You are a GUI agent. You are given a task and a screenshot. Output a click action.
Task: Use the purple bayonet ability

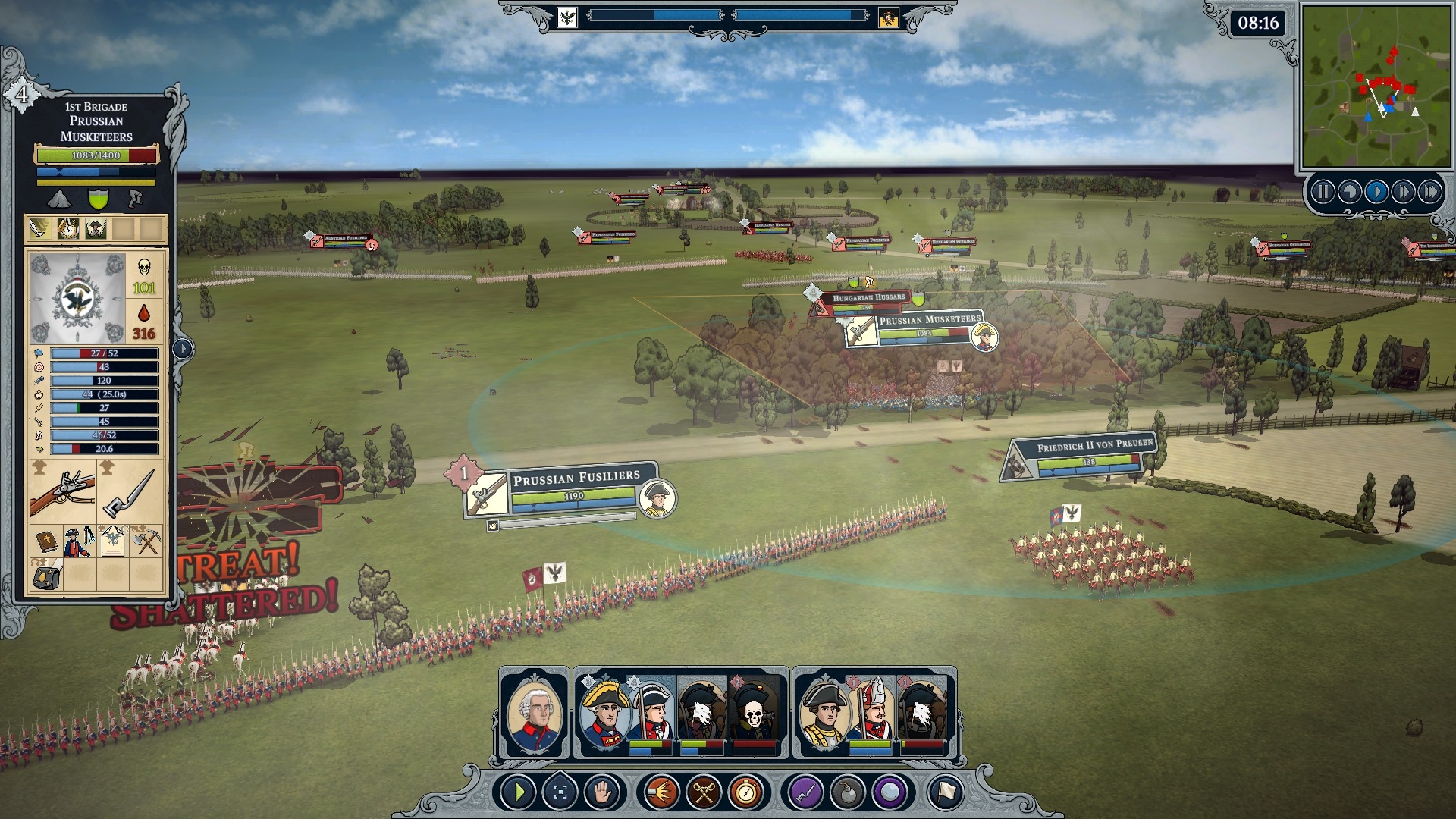point(805,793)
